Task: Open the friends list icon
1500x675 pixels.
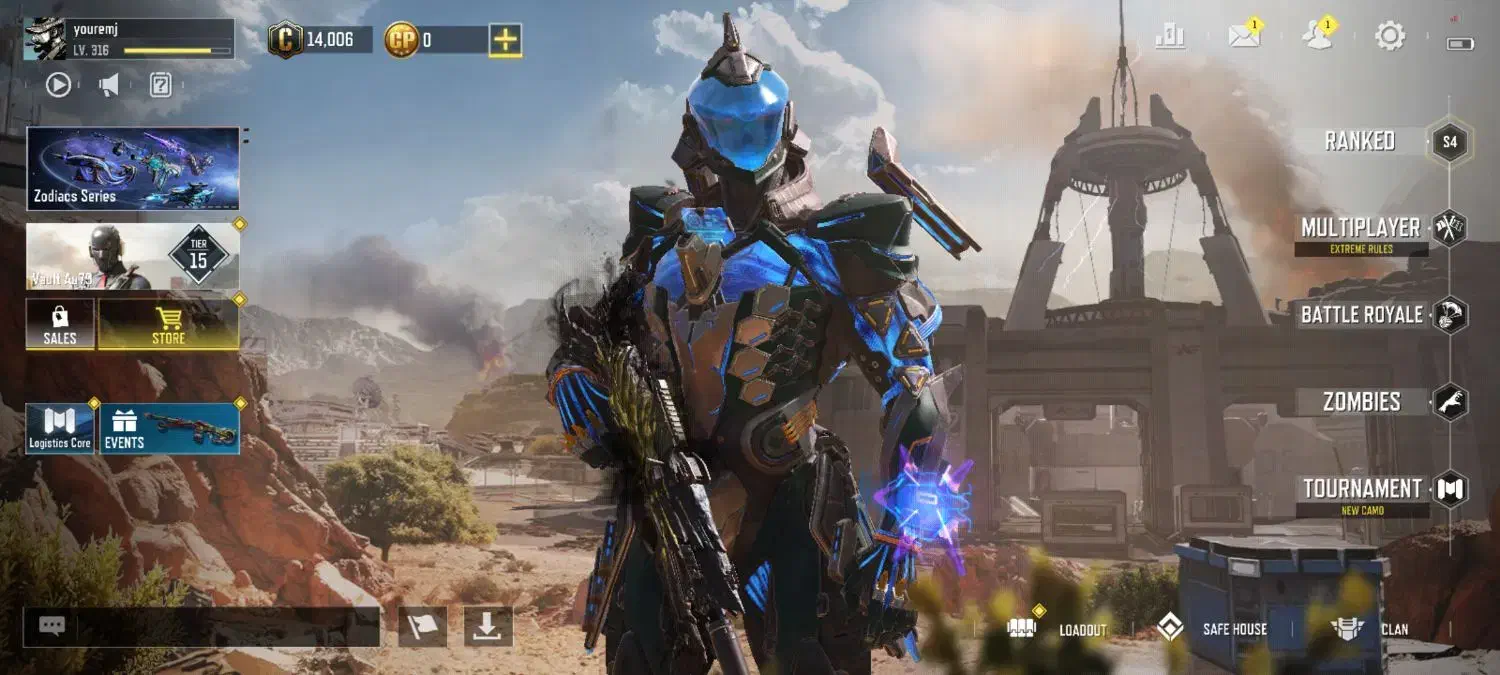Action: (1317, 37)
